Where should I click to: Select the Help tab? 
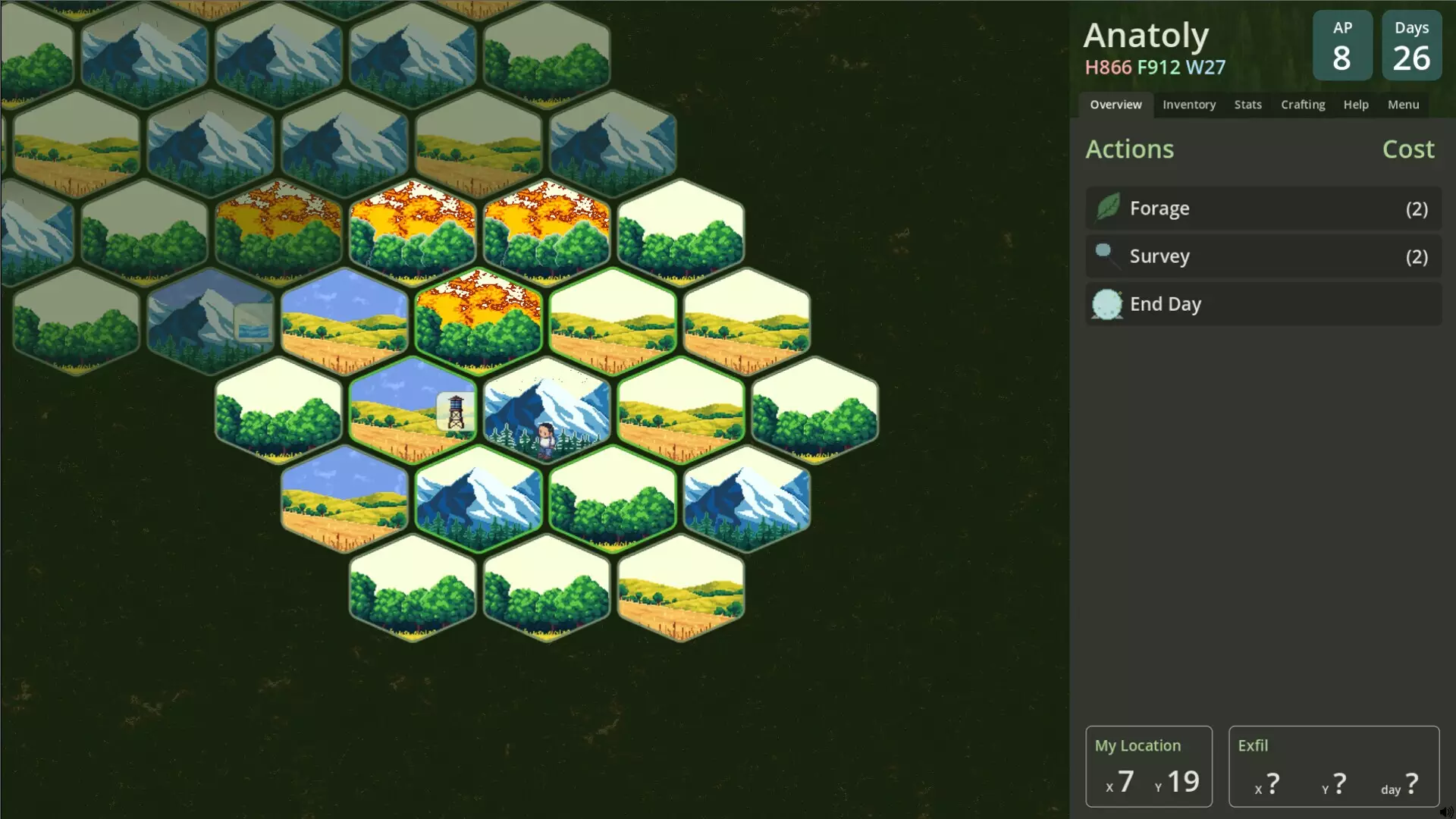1356,105
